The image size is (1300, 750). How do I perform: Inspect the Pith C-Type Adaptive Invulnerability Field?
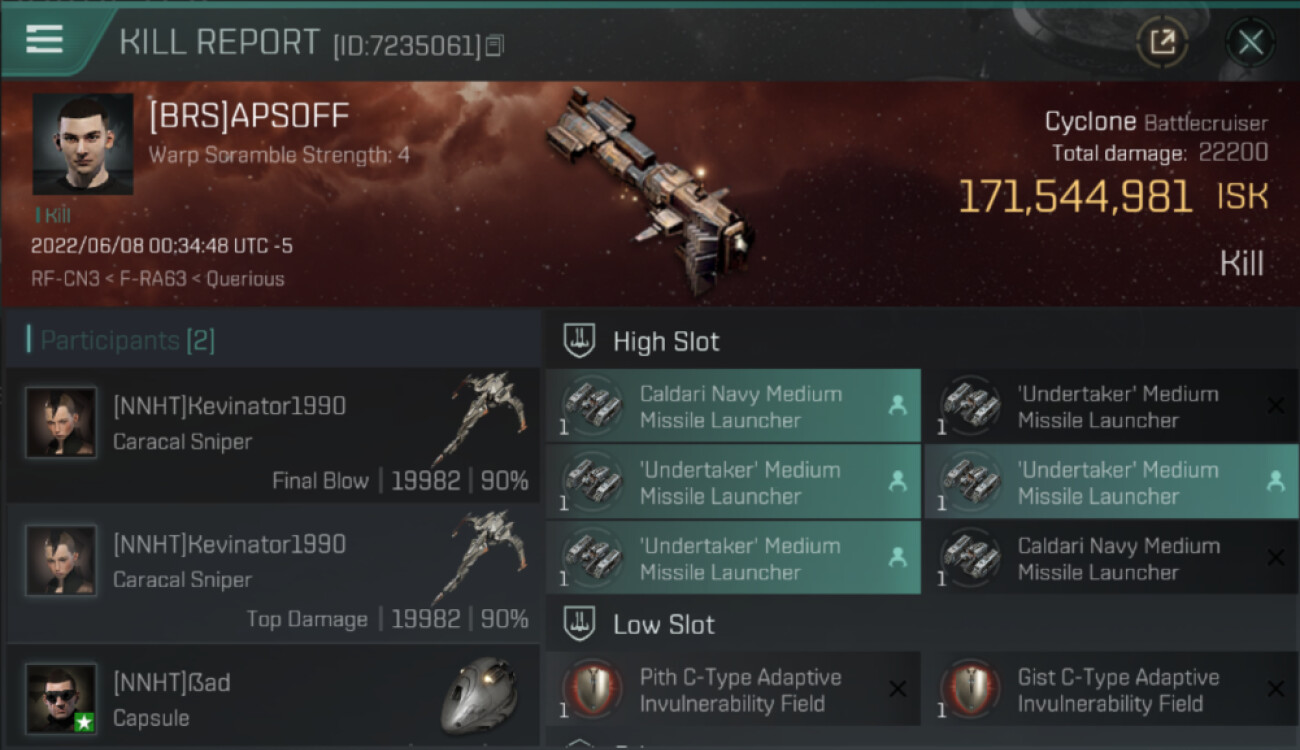732,690
